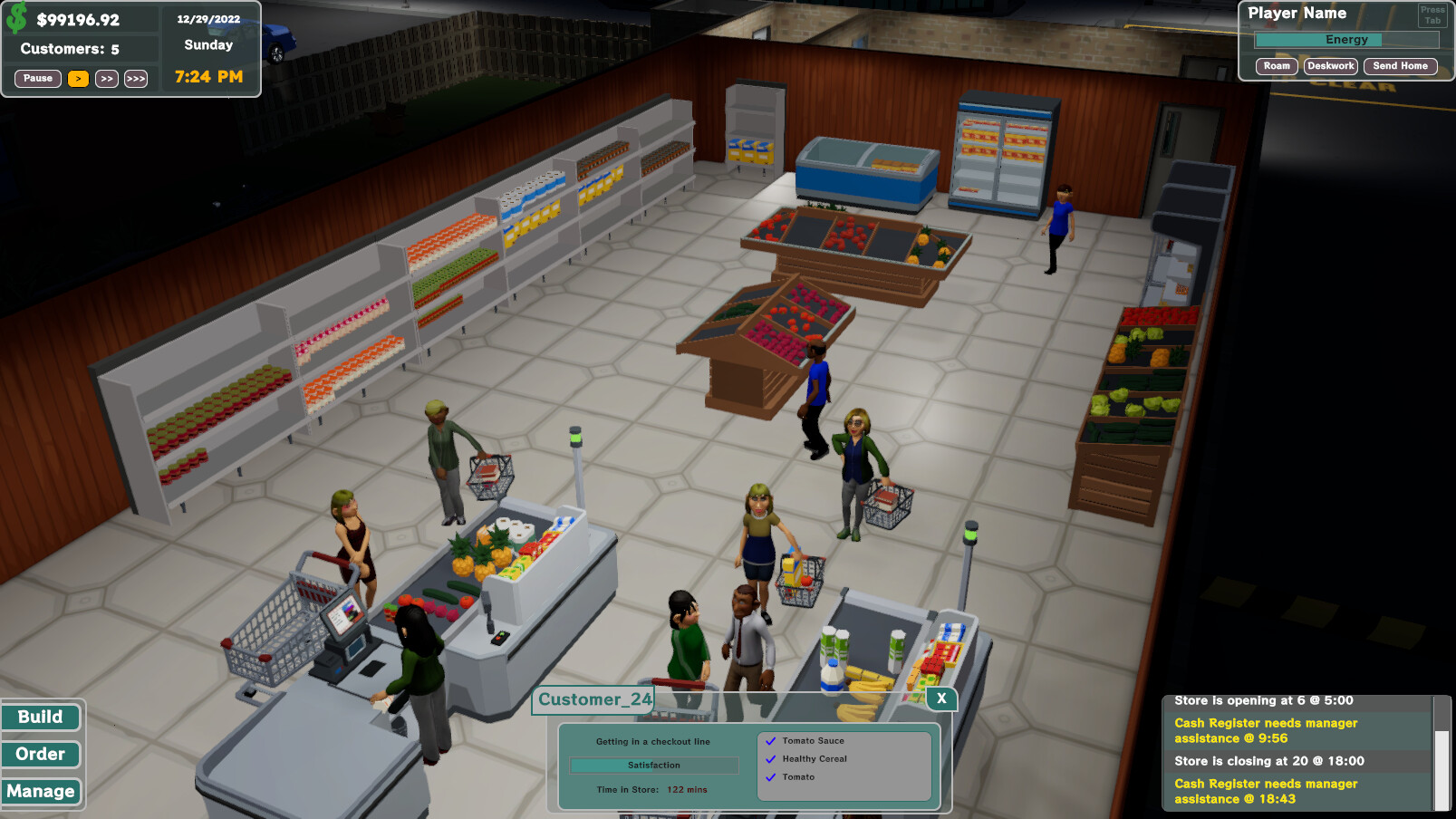1456x819 pixels.
Task: Open the Manage menu
Action: [42, 791]
